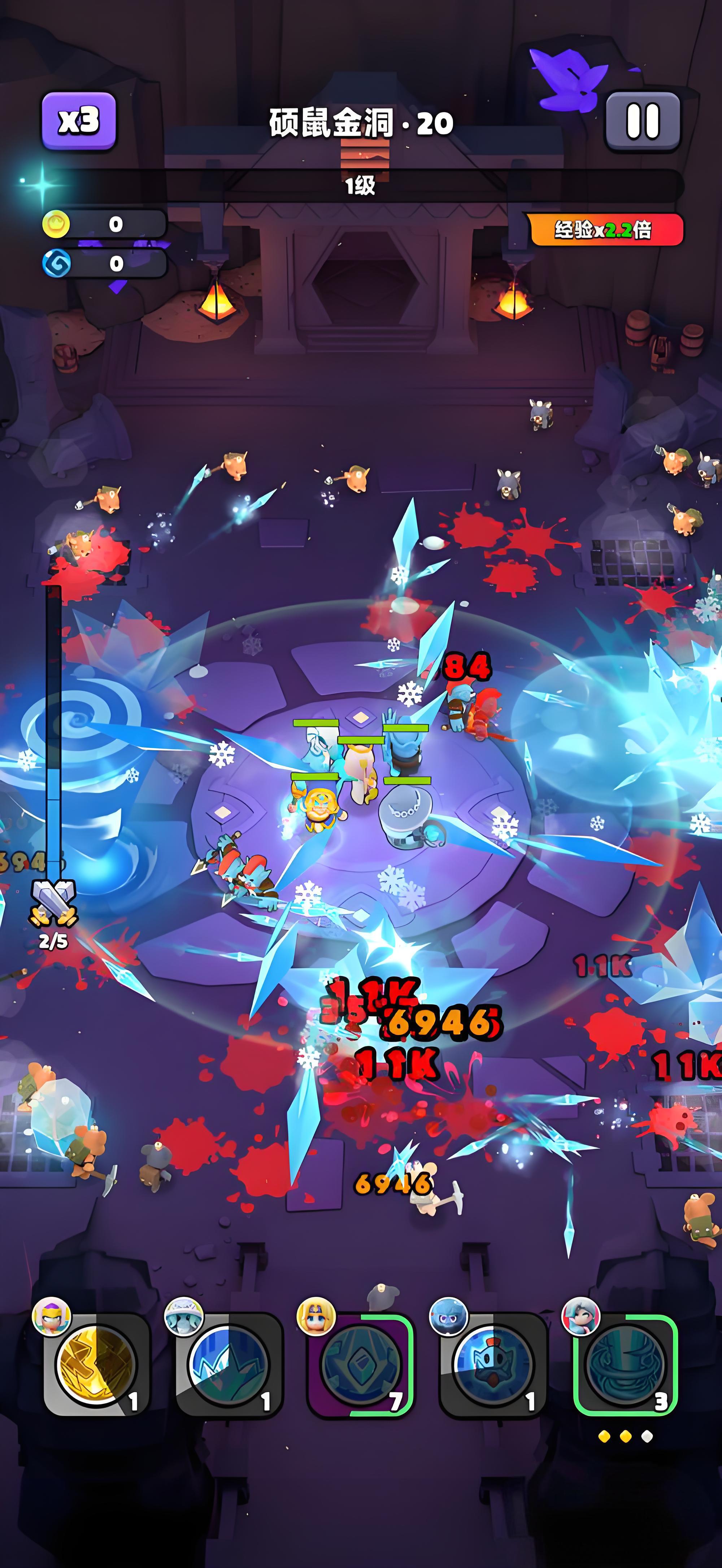Viewport: 722px width, 1568px height.
Task: Trigger the purple diamond shield skill
Action: click(360, 1366)
